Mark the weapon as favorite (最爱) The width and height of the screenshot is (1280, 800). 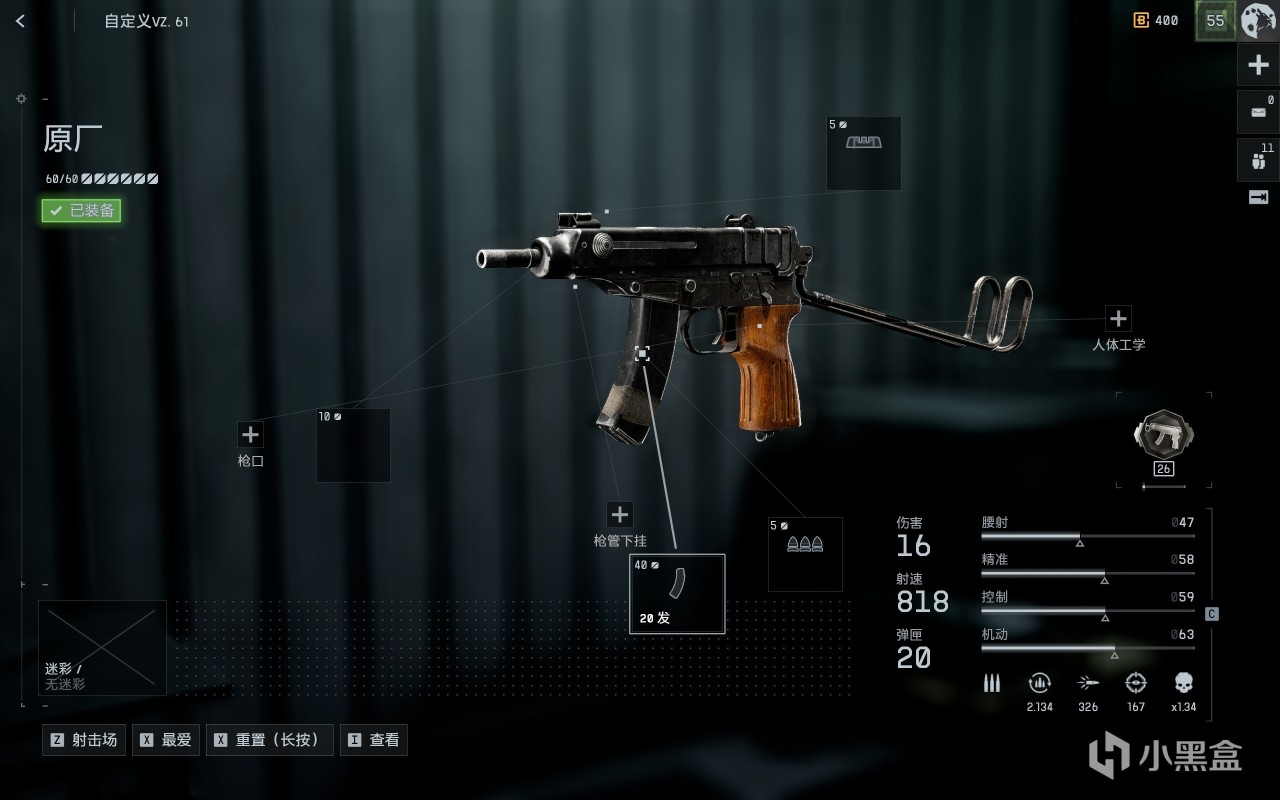click(x=166, y=740)
